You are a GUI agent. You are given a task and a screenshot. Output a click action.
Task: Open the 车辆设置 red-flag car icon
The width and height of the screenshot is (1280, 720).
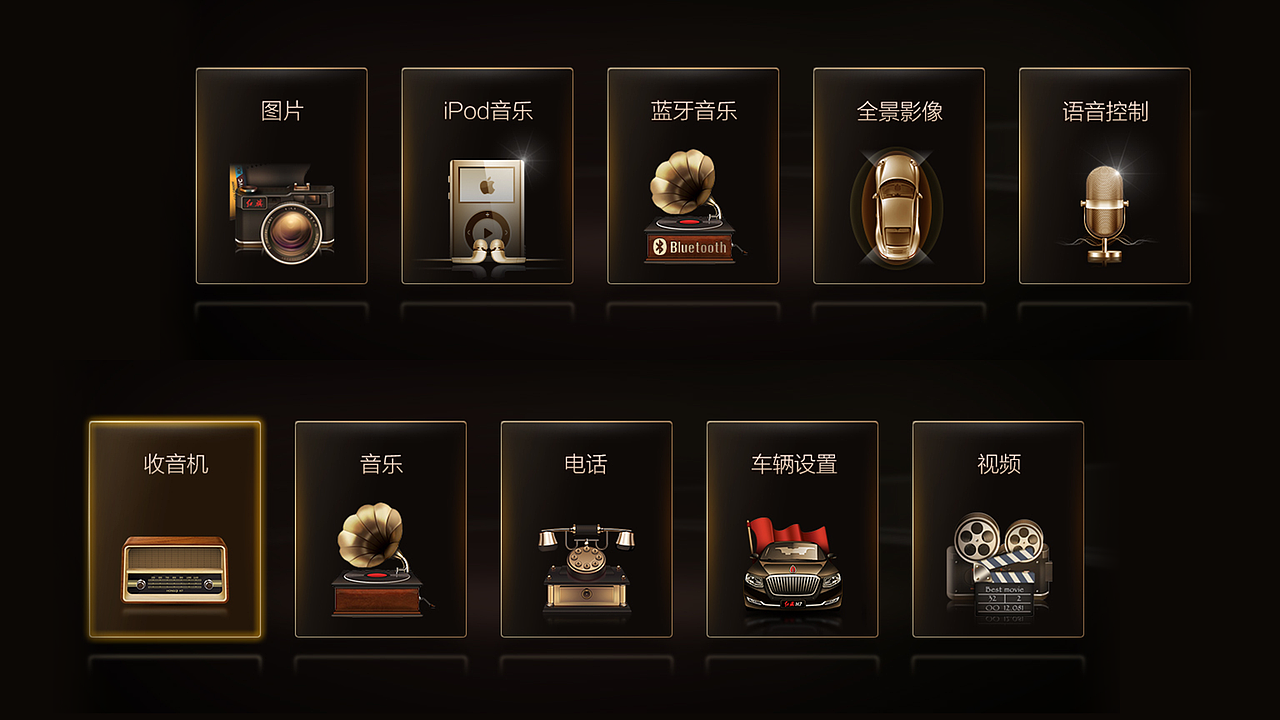pyautogui.click(x=792, y=565)
